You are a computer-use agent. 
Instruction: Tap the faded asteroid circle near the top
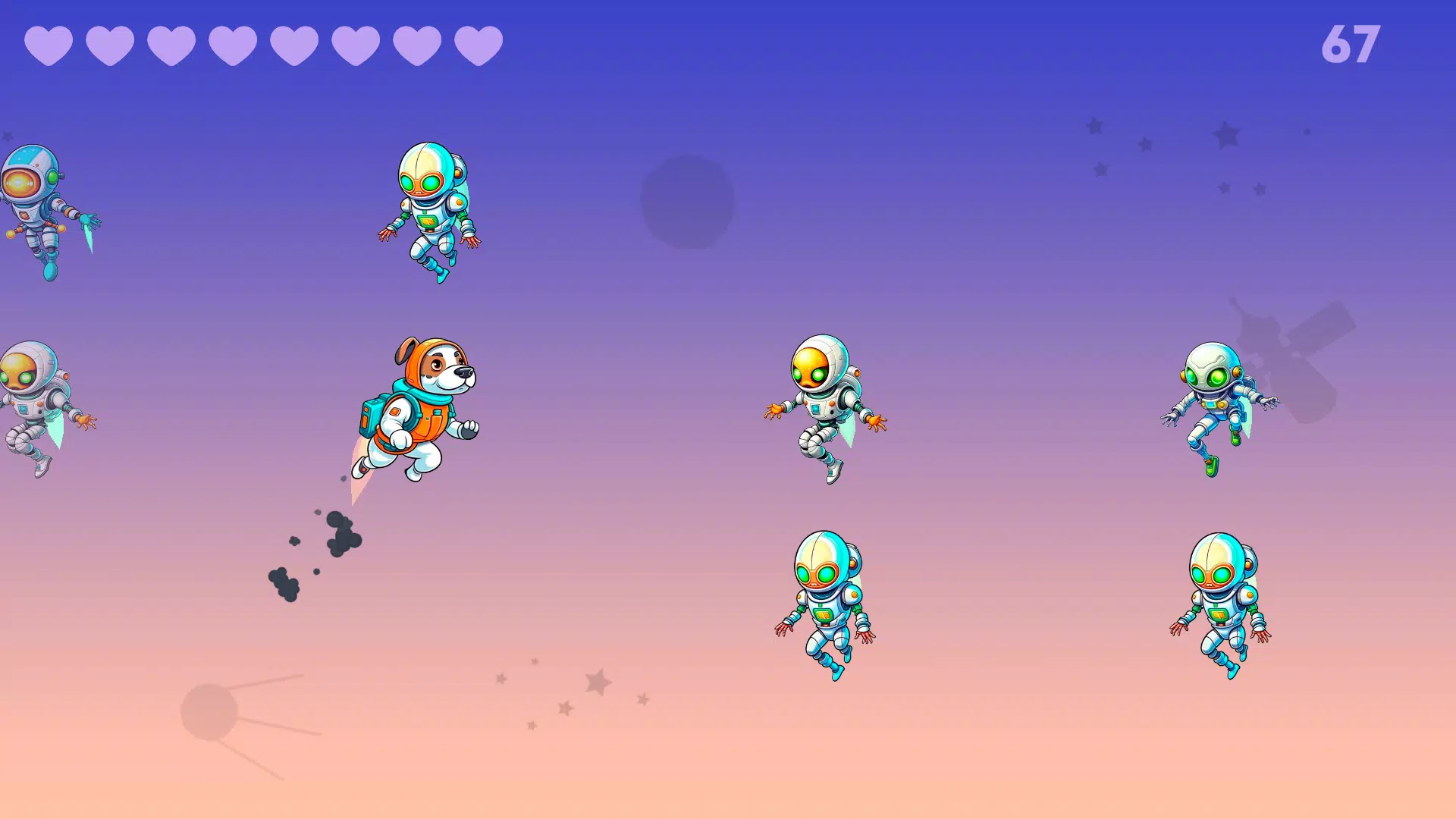[686, 201]
